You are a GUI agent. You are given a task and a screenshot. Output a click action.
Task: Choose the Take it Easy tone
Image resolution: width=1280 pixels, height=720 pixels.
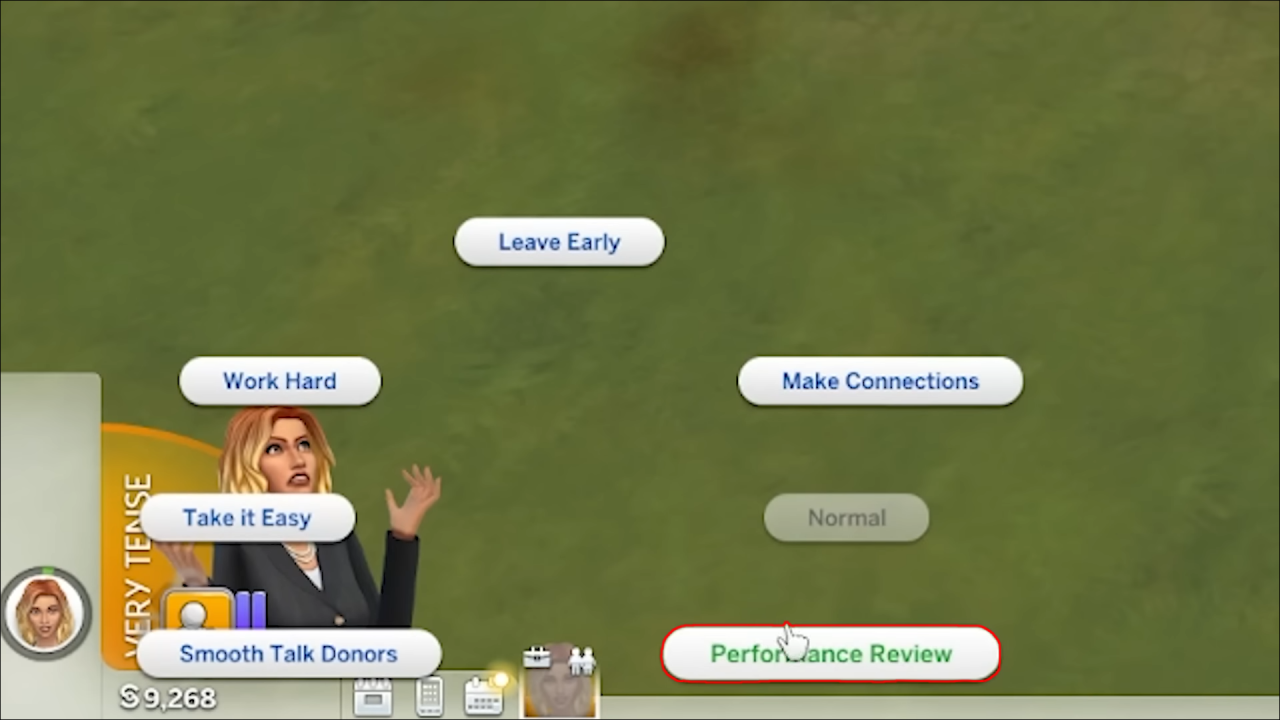click(x=246, y=517)
